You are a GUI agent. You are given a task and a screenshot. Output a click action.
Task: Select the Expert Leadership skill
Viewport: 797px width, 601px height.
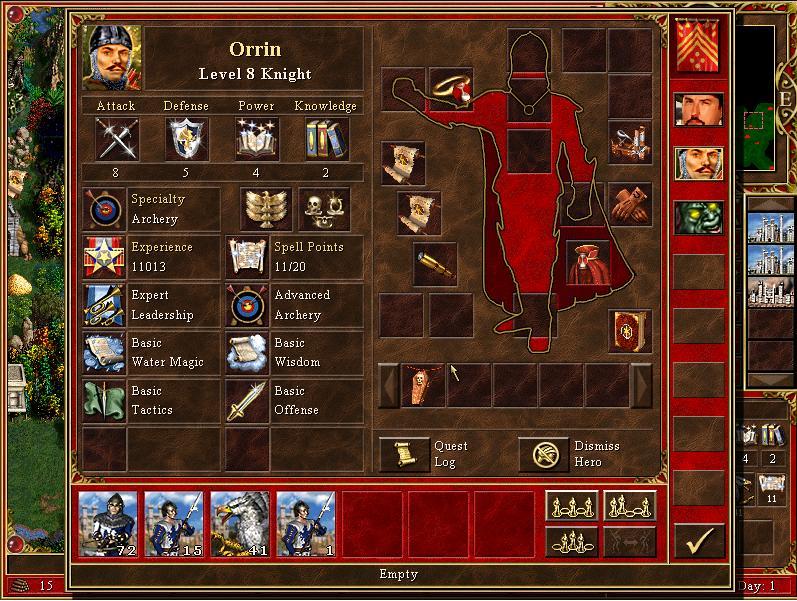click(104, 306)
